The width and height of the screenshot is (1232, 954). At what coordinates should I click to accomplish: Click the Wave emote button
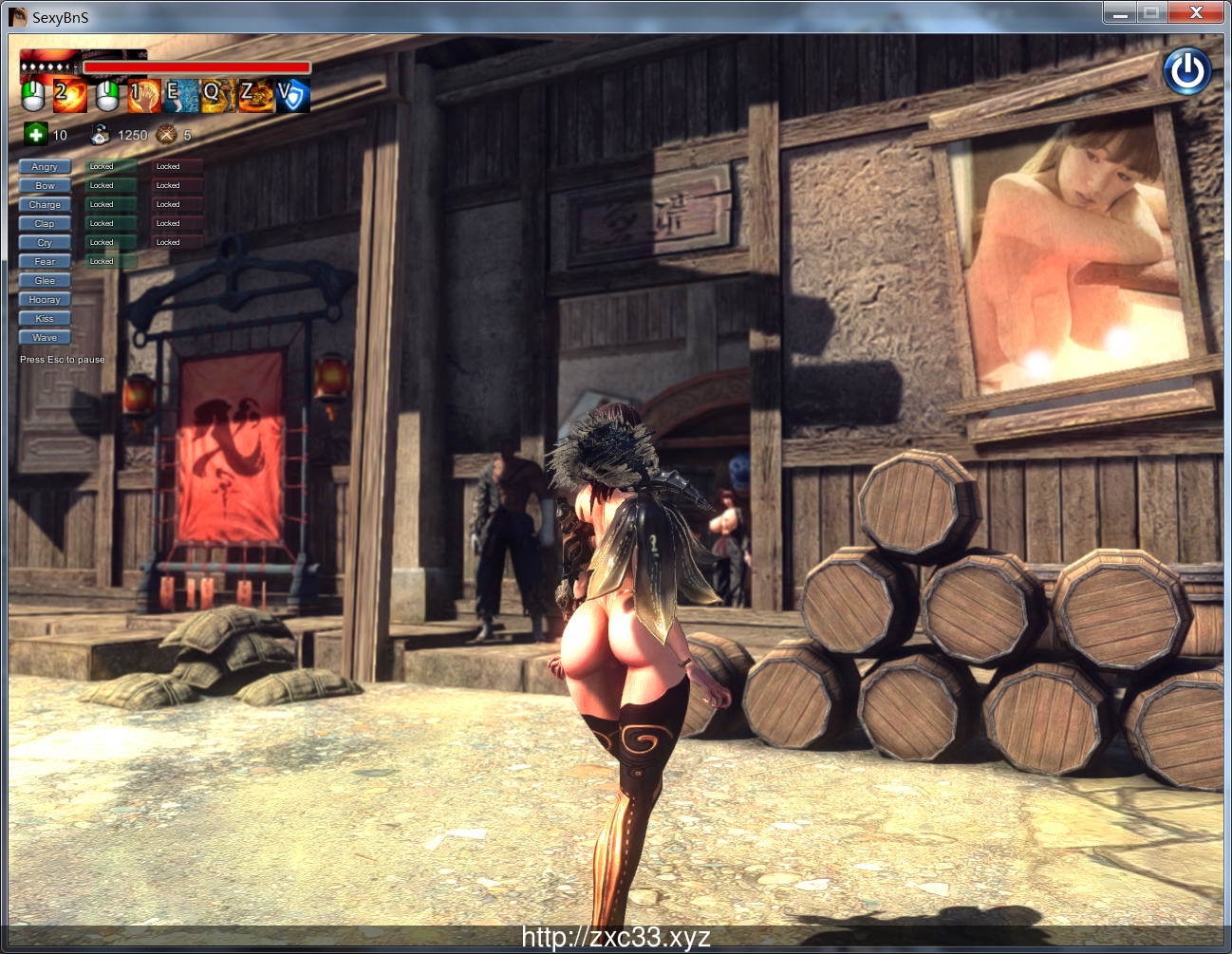[44, 337]
